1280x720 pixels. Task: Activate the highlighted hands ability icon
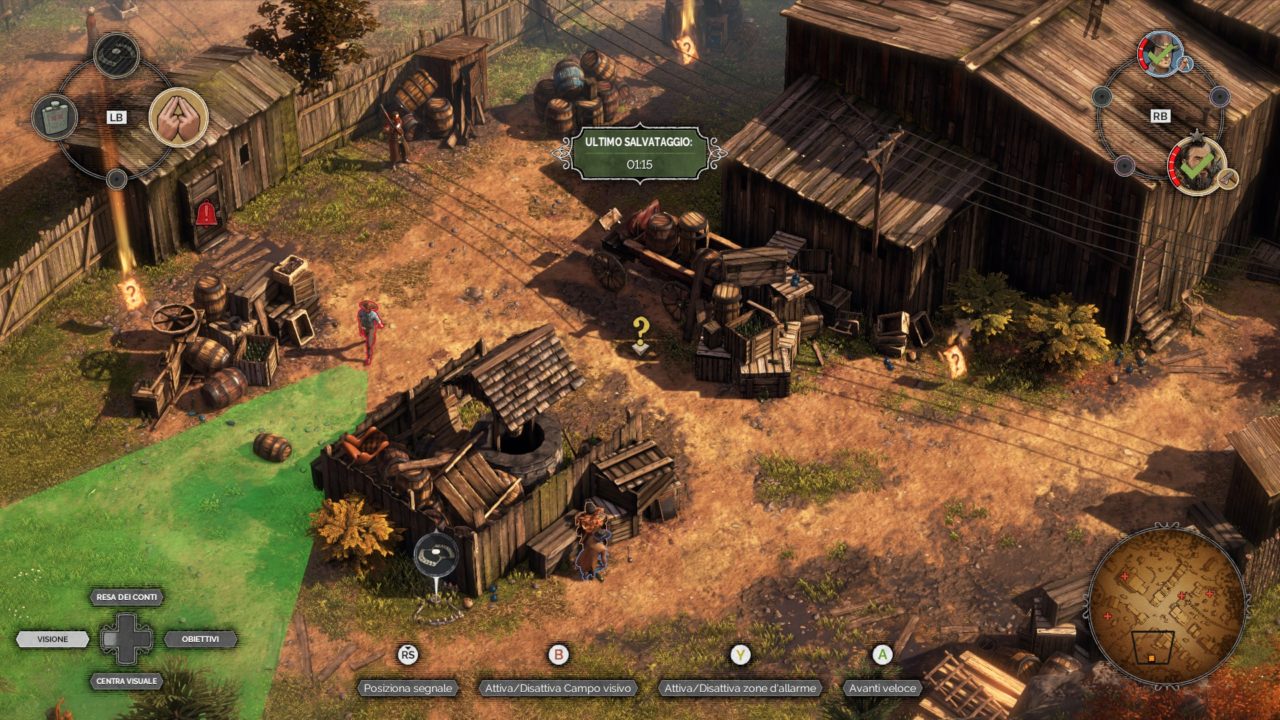178,117
